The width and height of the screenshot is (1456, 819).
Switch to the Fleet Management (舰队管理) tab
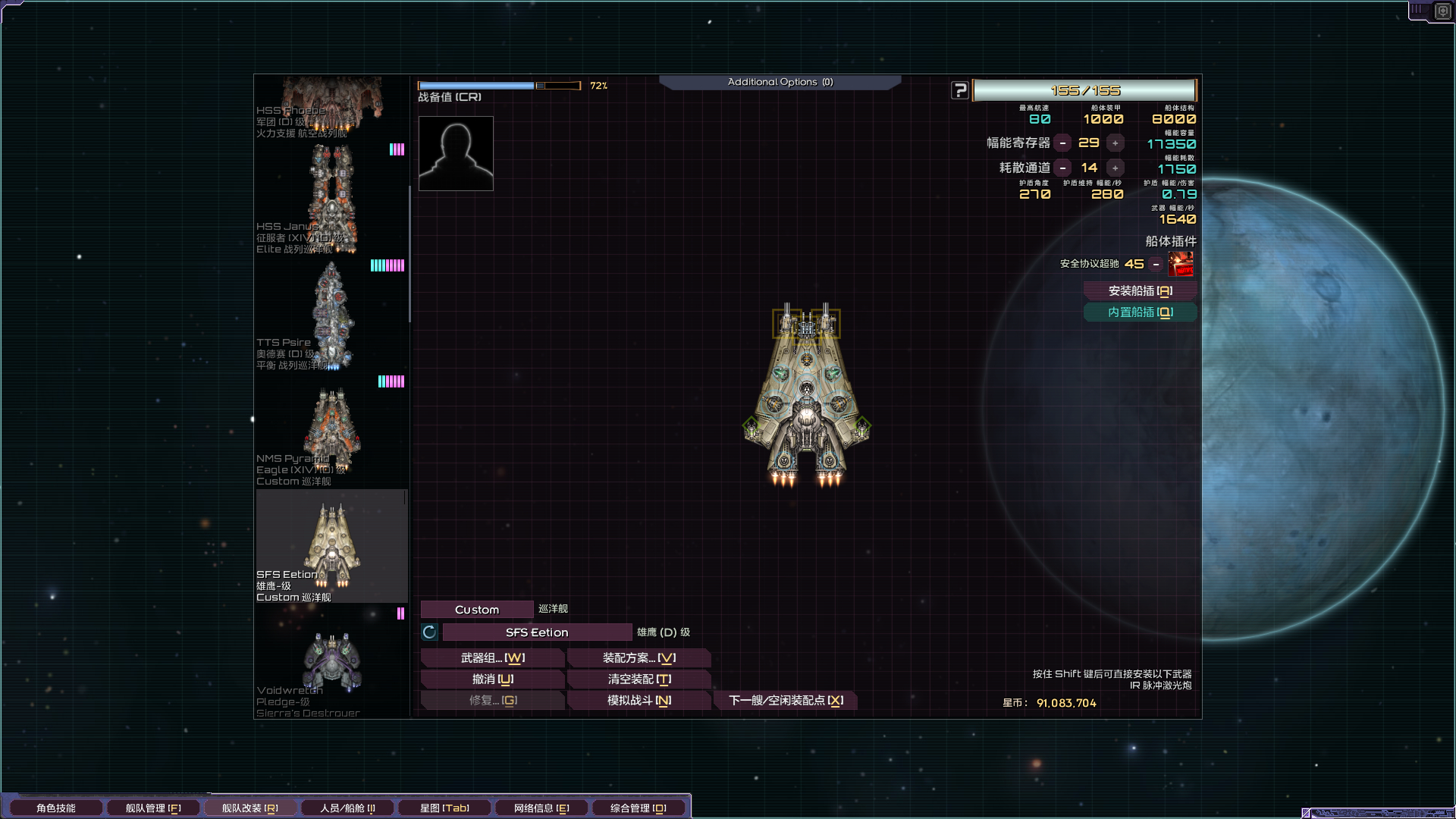click(x=153, y=808)
